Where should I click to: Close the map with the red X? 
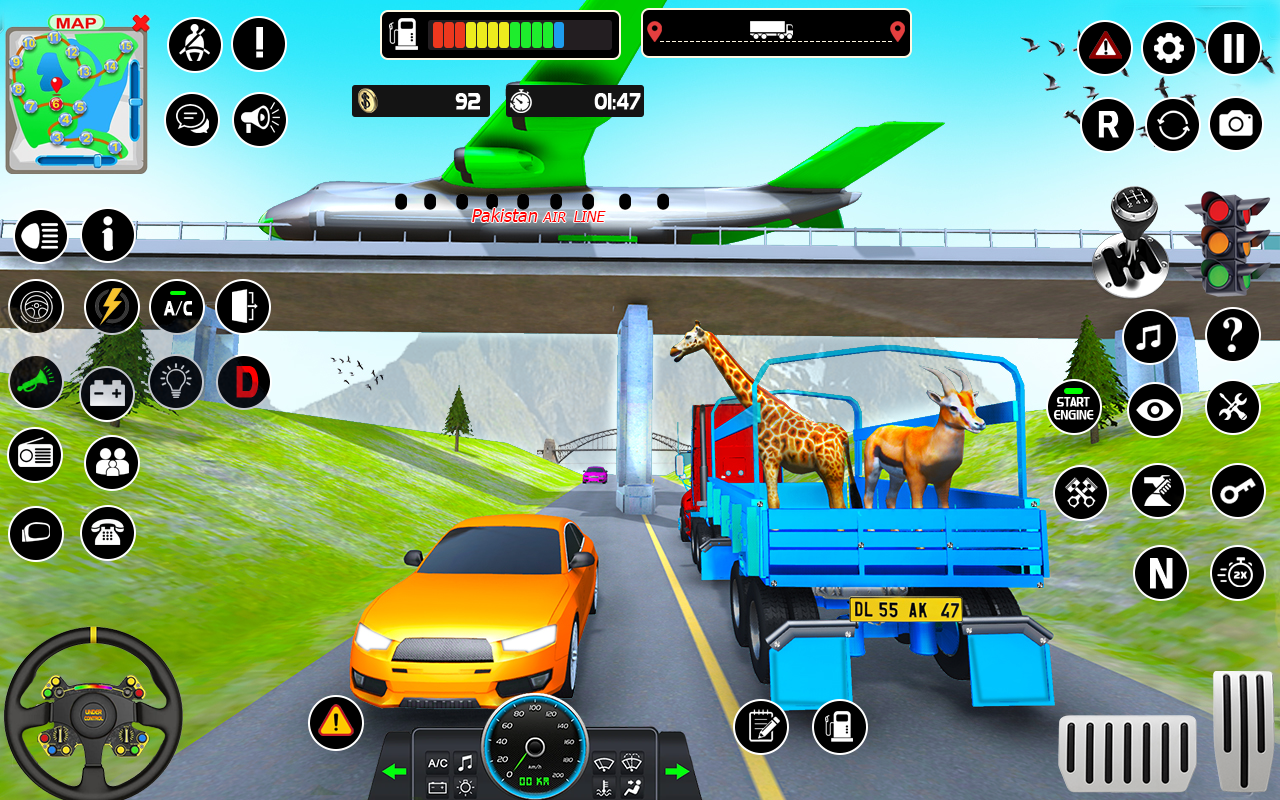pos(141,23)
